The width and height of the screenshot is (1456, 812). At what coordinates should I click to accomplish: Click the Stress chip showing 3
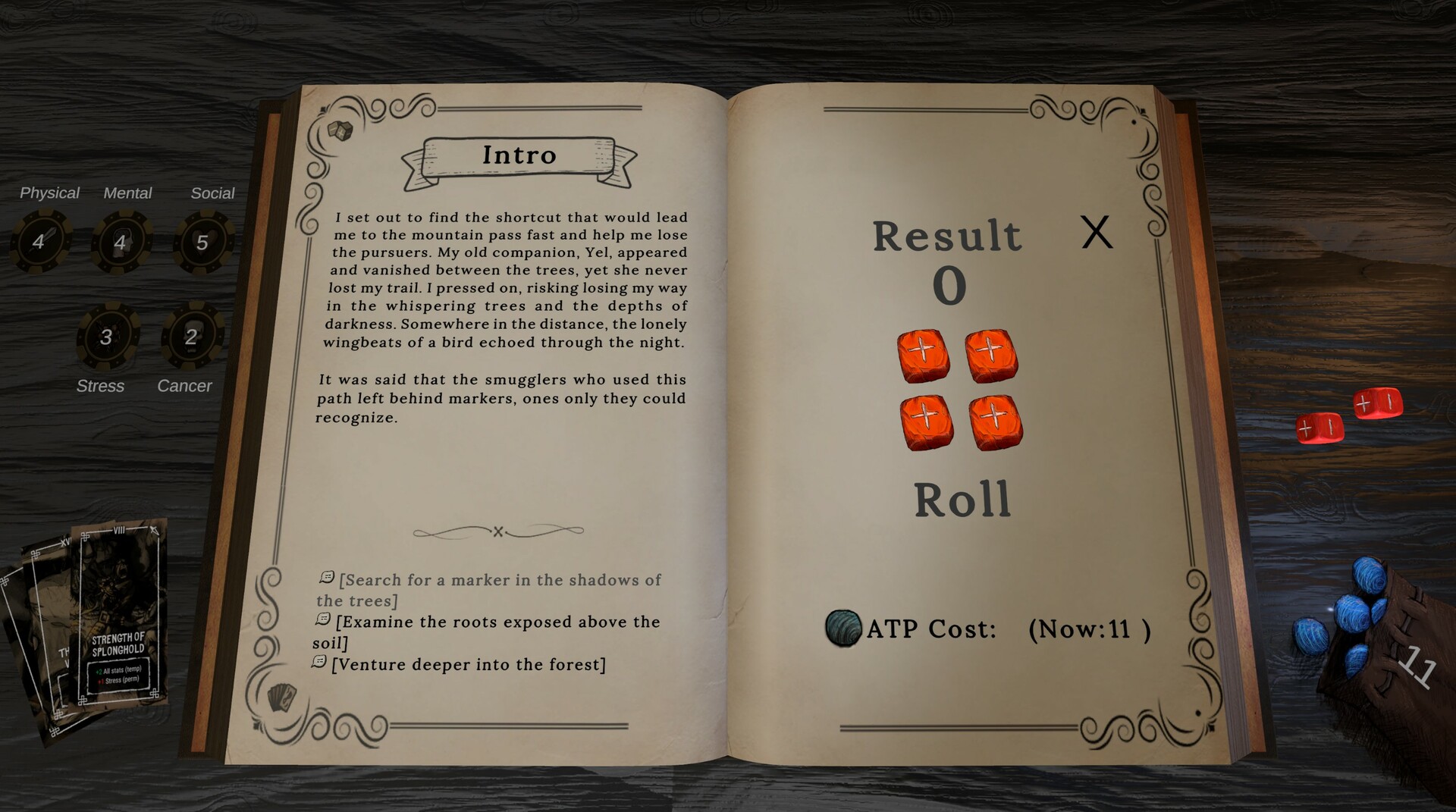106,338
